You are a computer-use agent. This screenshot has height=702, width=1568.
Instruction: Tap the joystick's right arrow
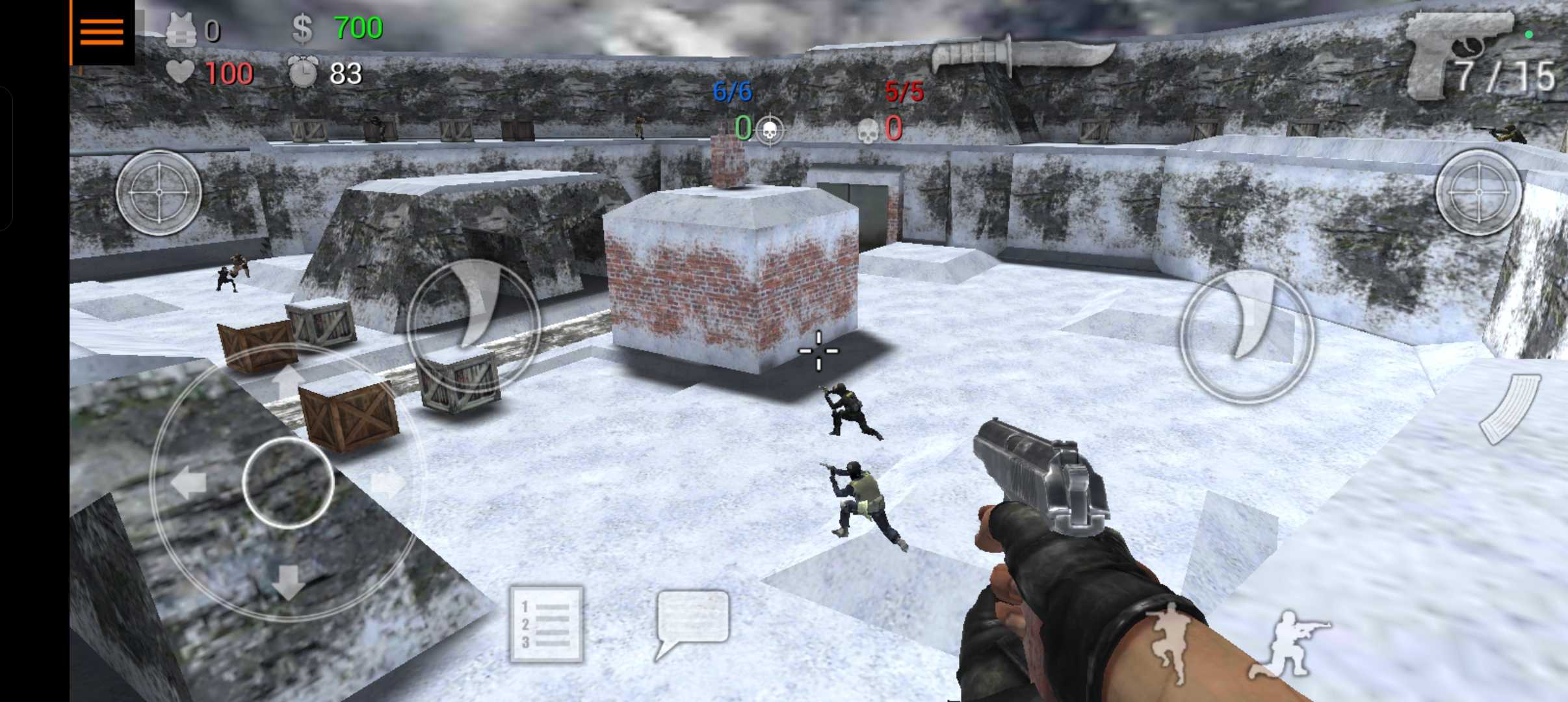tap(389, 484)
